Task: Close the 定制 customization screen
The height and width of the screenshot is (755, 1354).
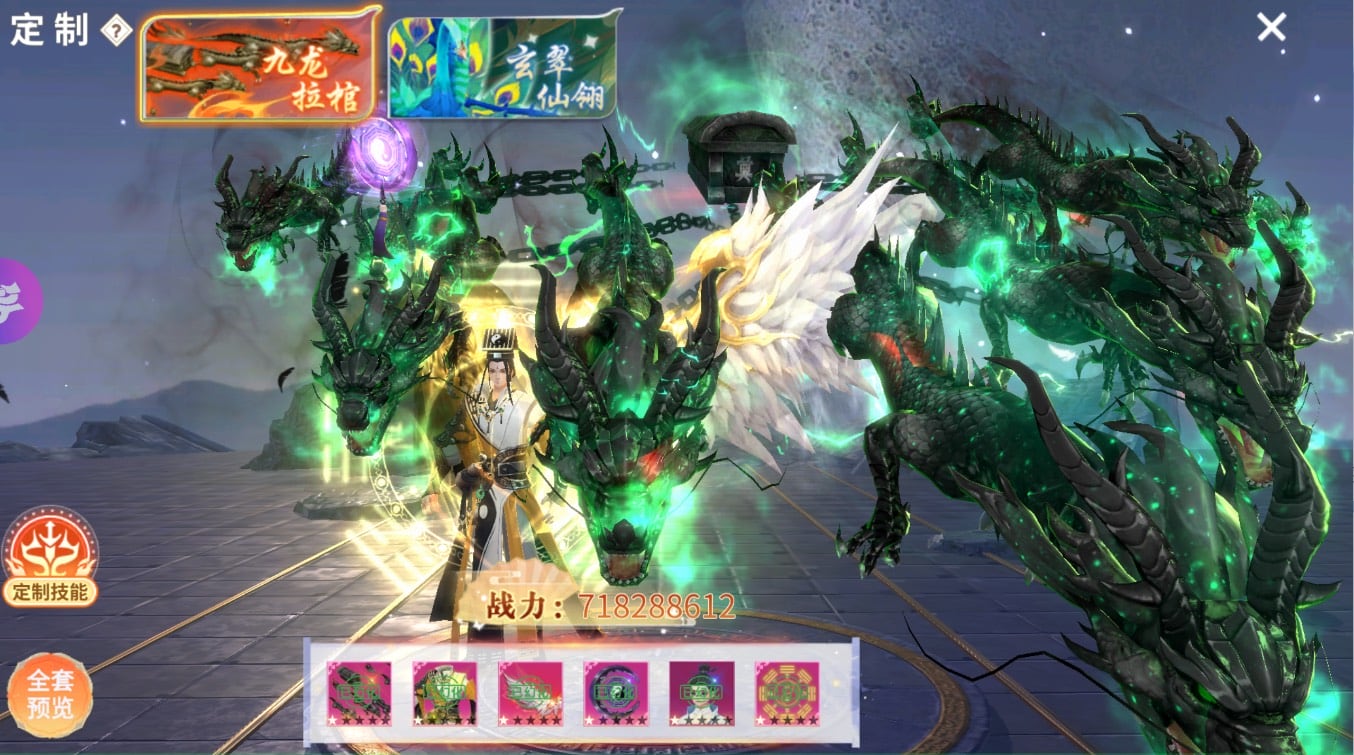Action: point(1271,27)
